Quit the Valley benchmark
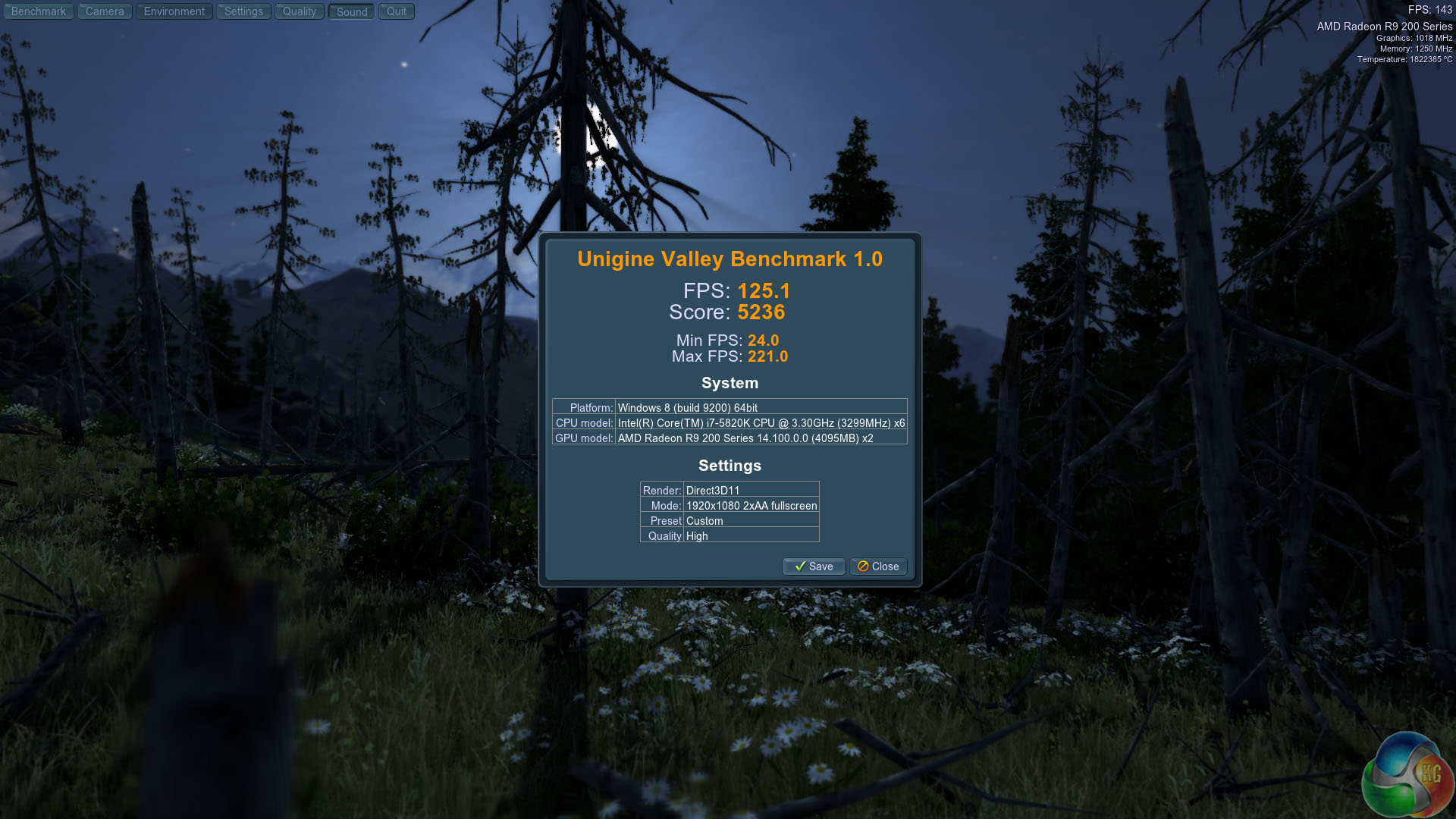Viewport: 1456px width, 819px height. click(396, 11)
